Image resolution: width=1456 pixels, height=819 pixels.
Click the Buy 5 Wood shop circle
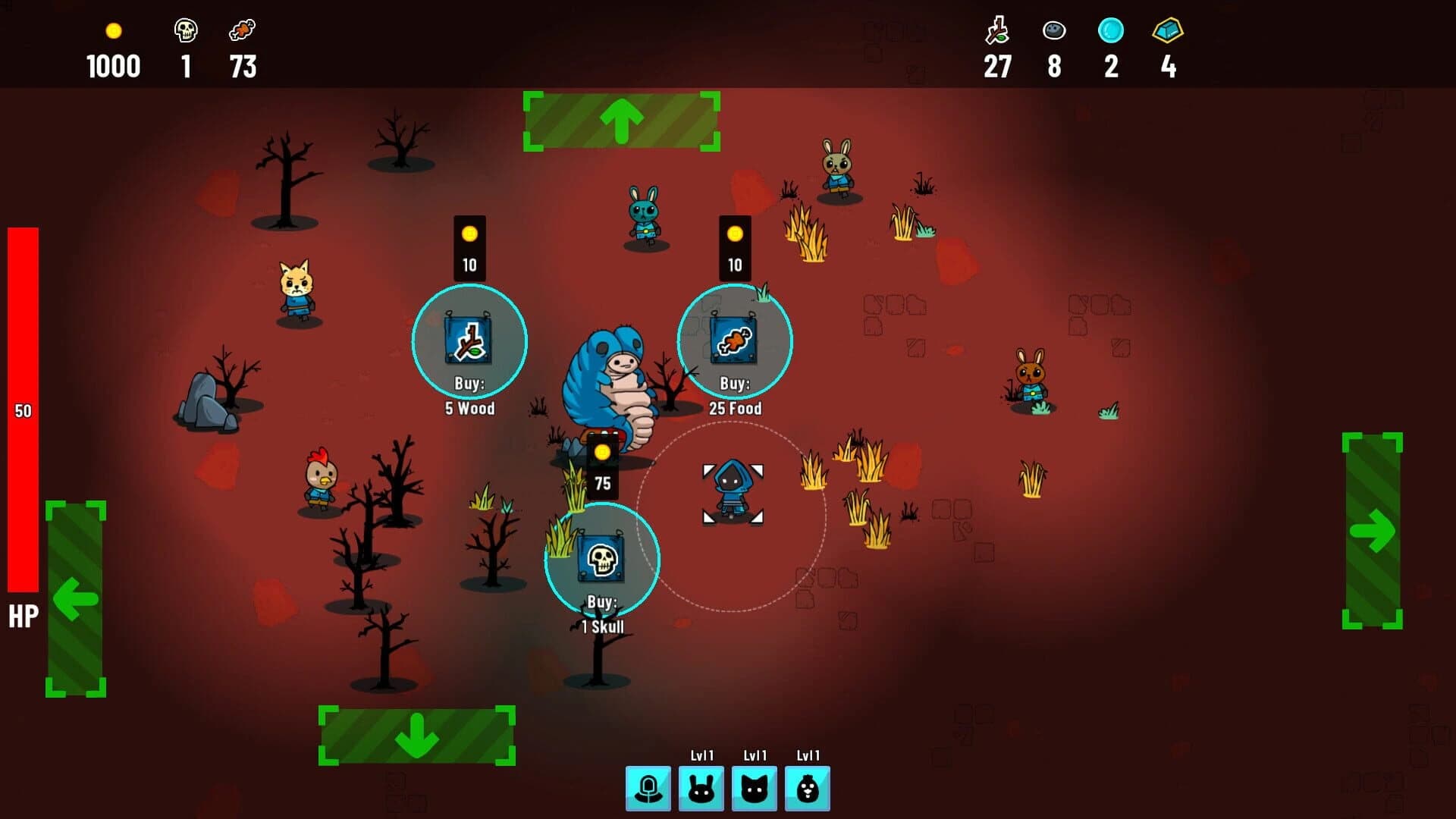click(469, 343)
